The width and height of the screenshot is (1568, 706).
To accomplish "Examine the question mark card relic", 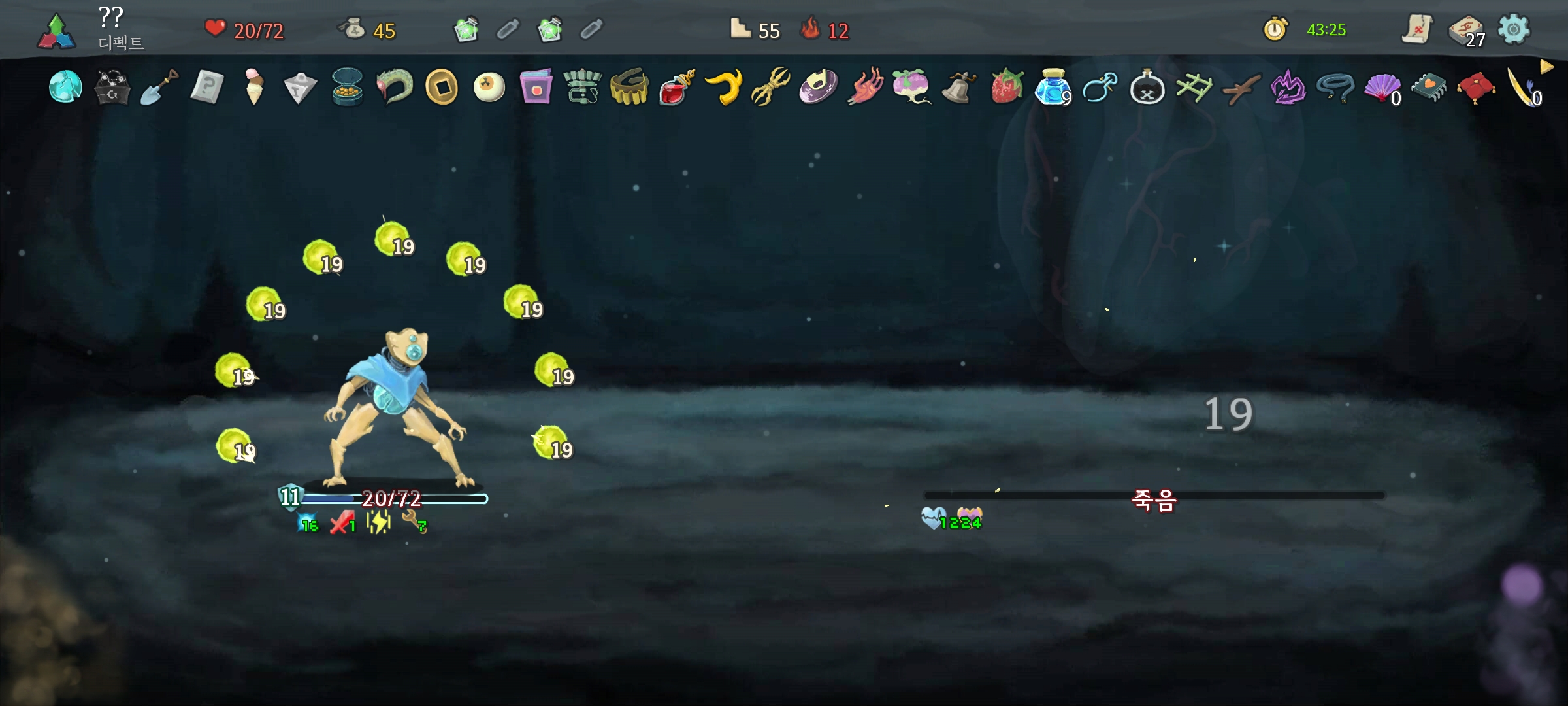I will click(206, 87).
